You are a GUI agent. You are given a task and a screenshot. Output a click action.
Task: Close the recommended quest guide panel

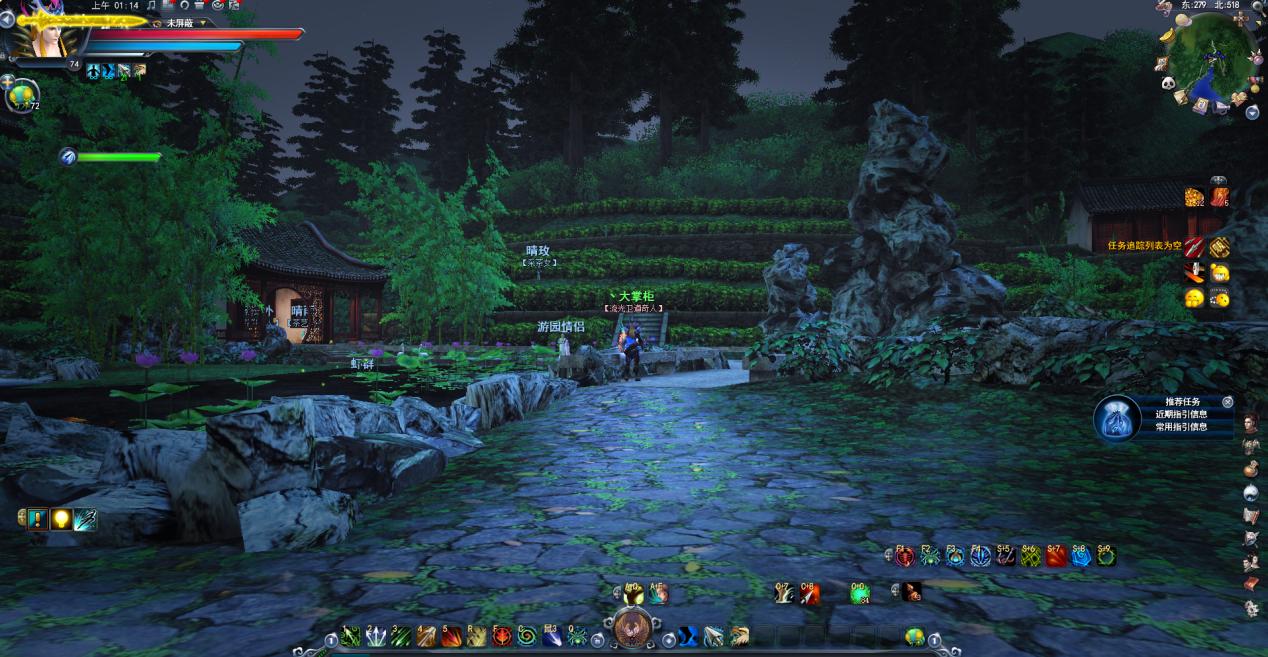(1228, 402)
